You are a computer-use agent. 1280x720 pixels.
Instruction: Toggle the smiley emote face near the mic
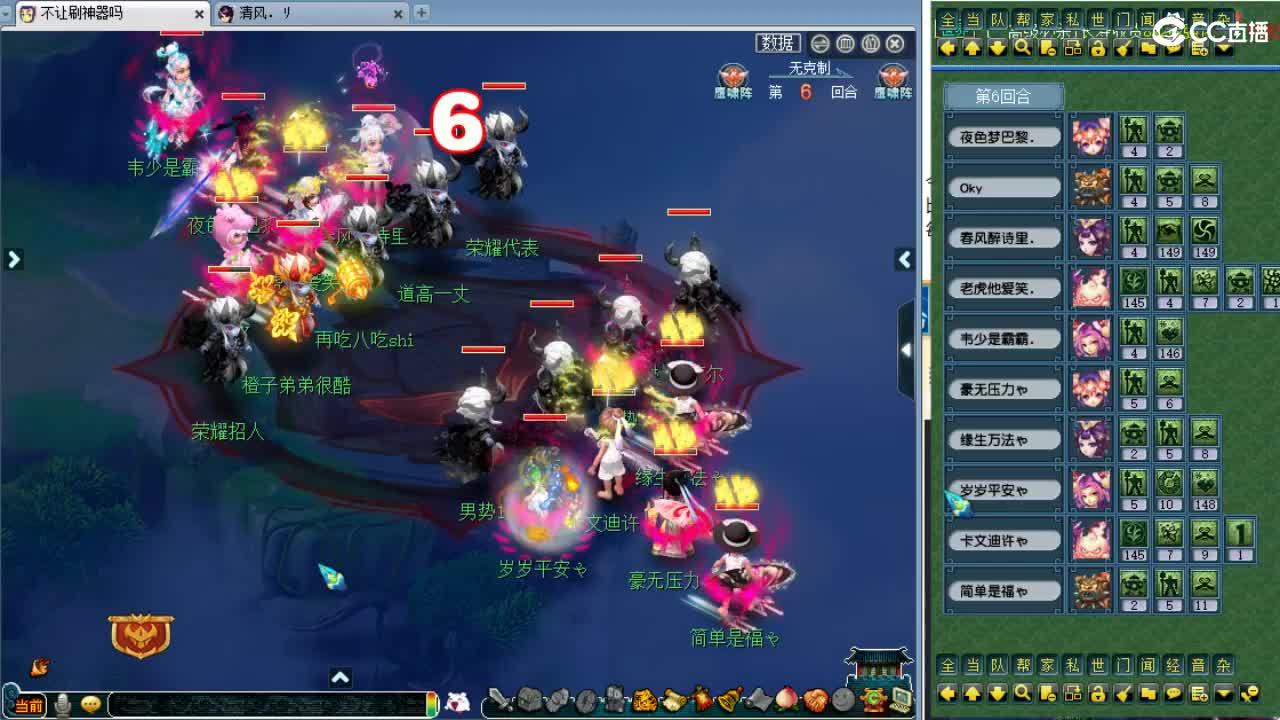[x=90, y=704]
